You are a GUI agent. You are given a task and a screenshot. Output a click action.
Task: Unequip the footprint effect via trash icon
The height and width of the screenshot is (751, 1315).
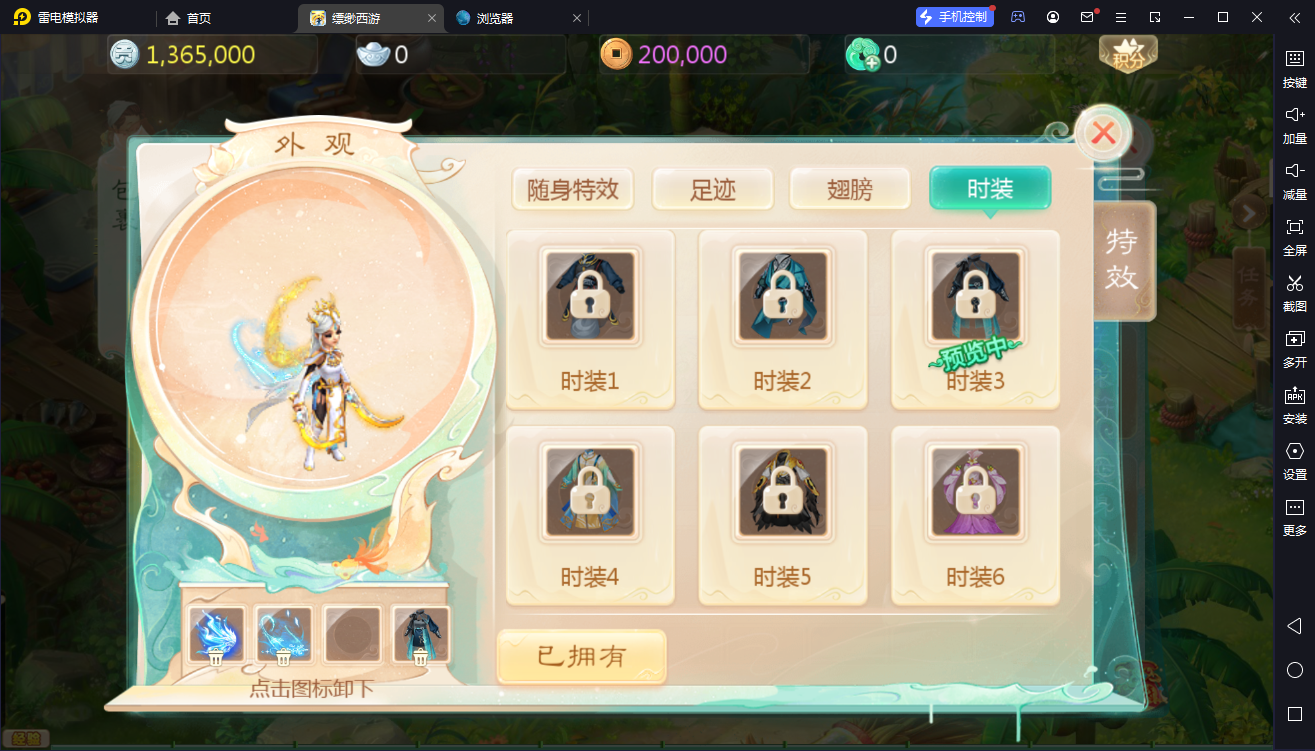283,658
